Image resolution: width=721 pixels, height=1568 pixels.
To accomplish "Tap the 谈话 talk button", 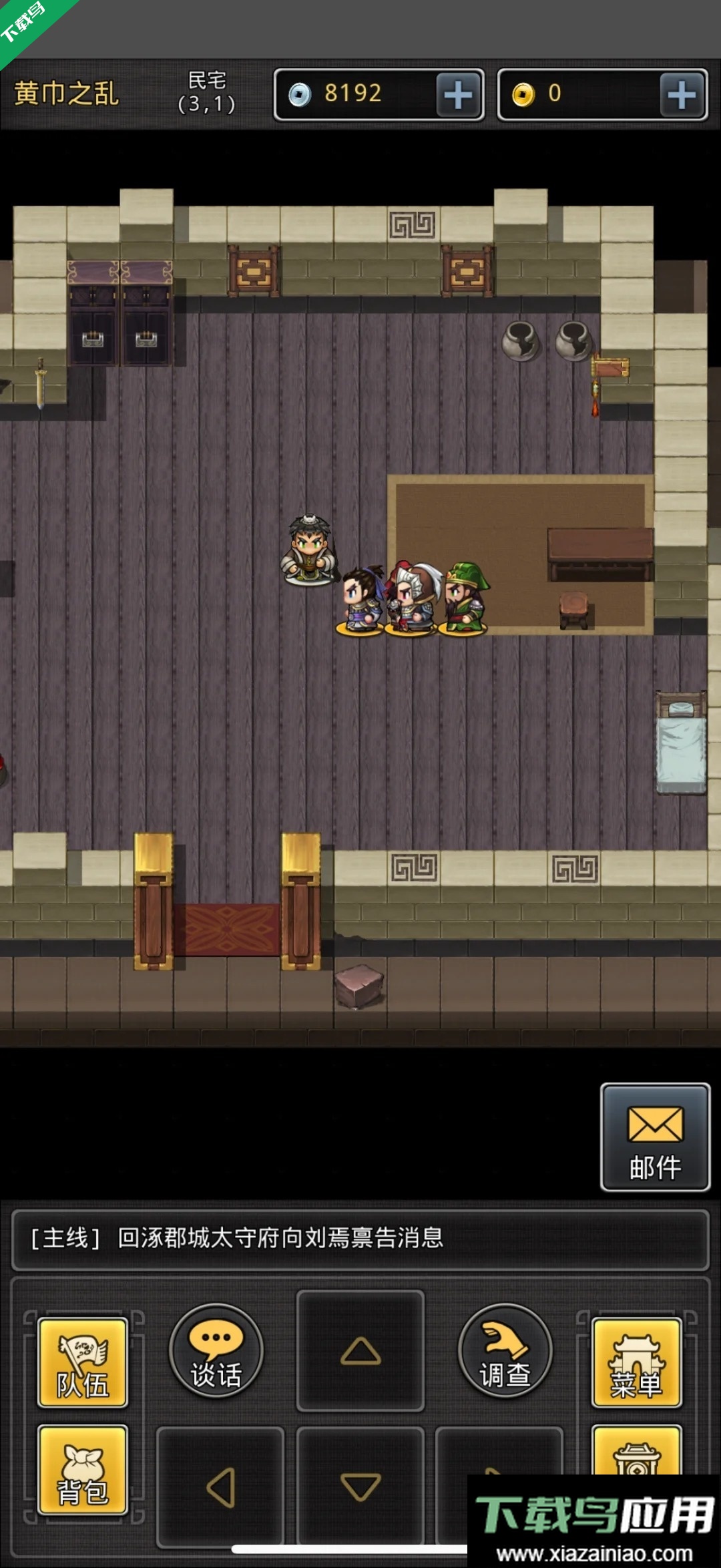I will [216, 1351].
